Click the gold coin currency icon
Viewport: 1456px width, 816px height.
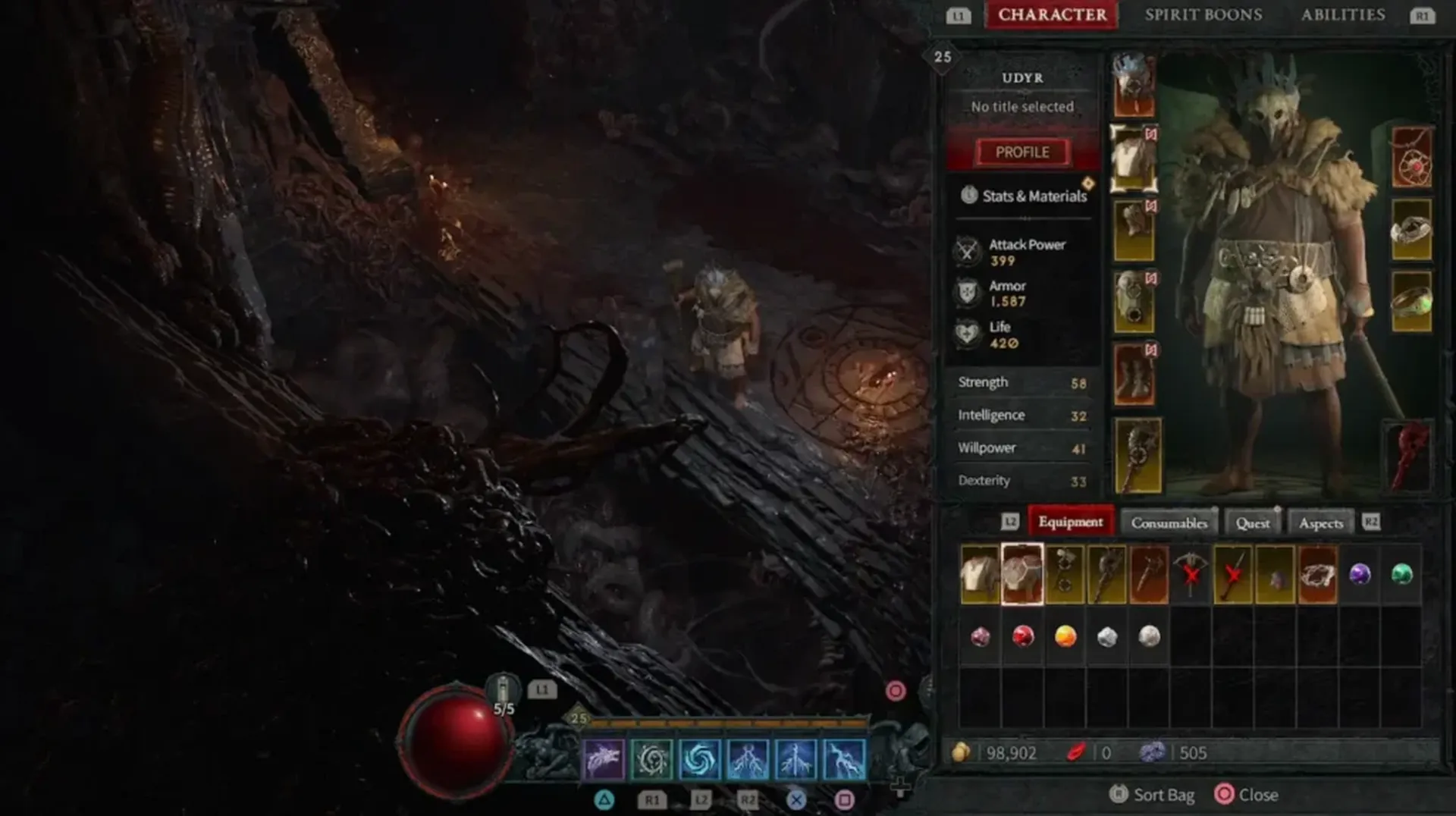(x=964, y=753)
